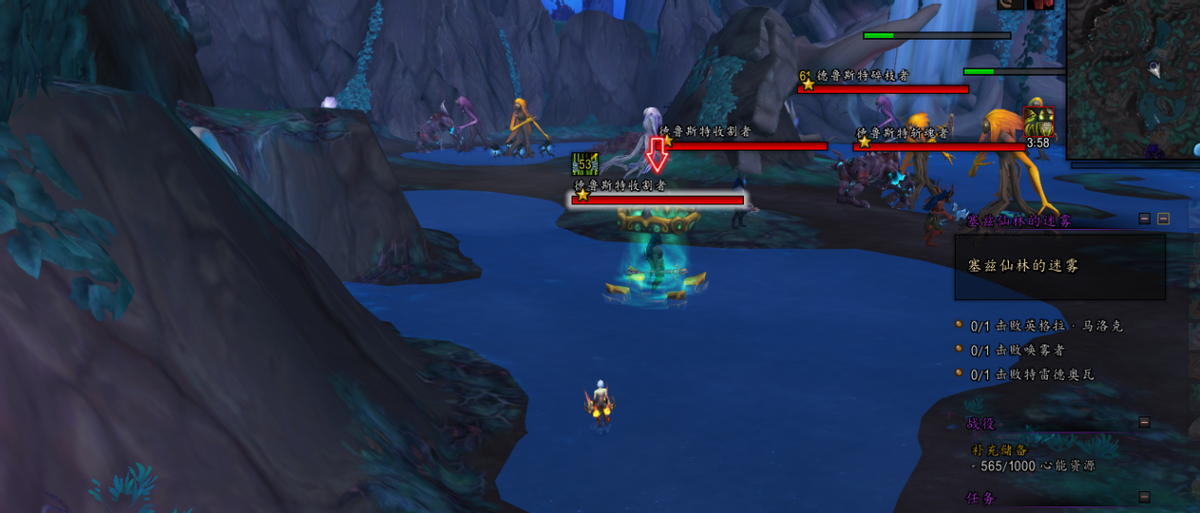Screen dimensions: 1200x513
Task: Click the minimap in the corner
Action: click(1134, 78)
